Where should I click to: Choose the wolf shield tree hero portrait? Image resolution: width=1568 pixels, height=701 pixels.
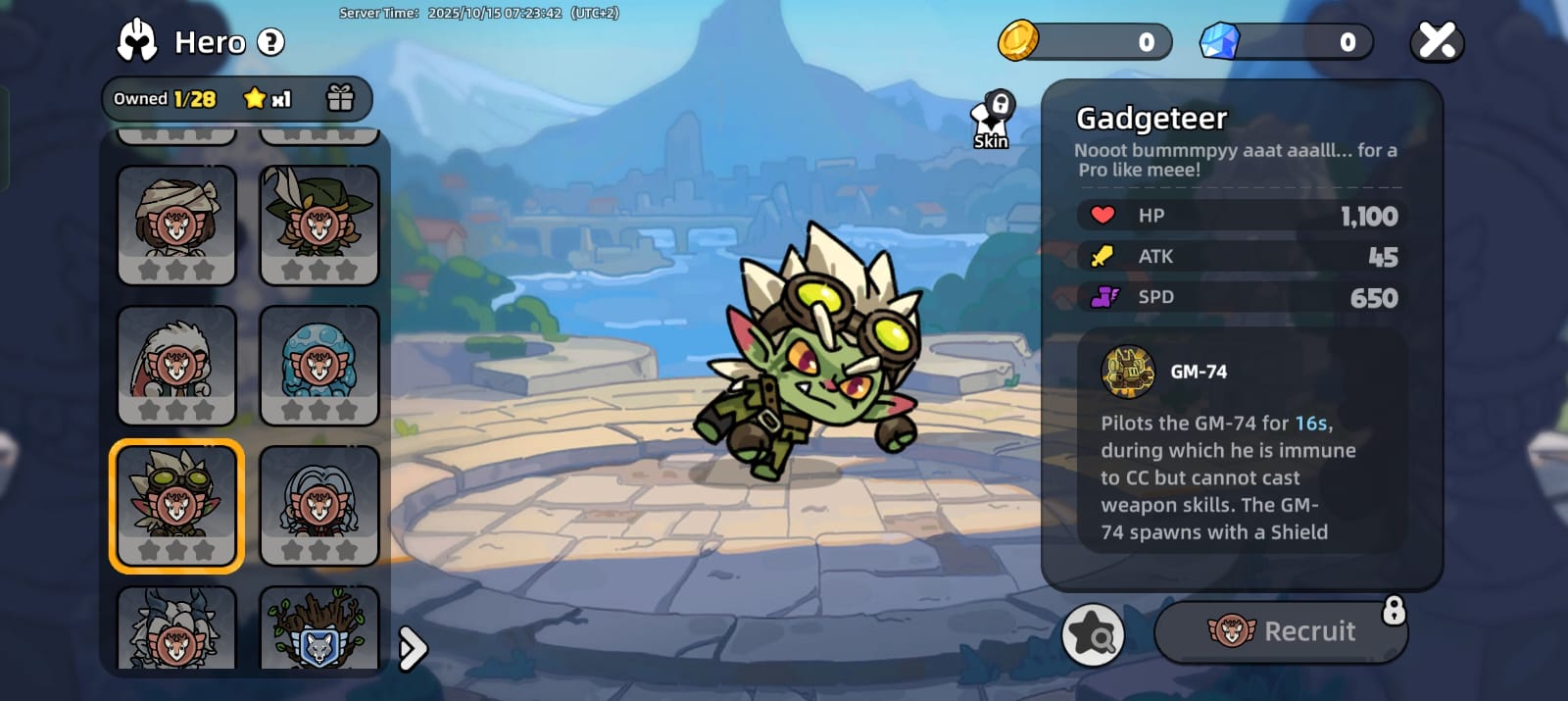point(319,629)
